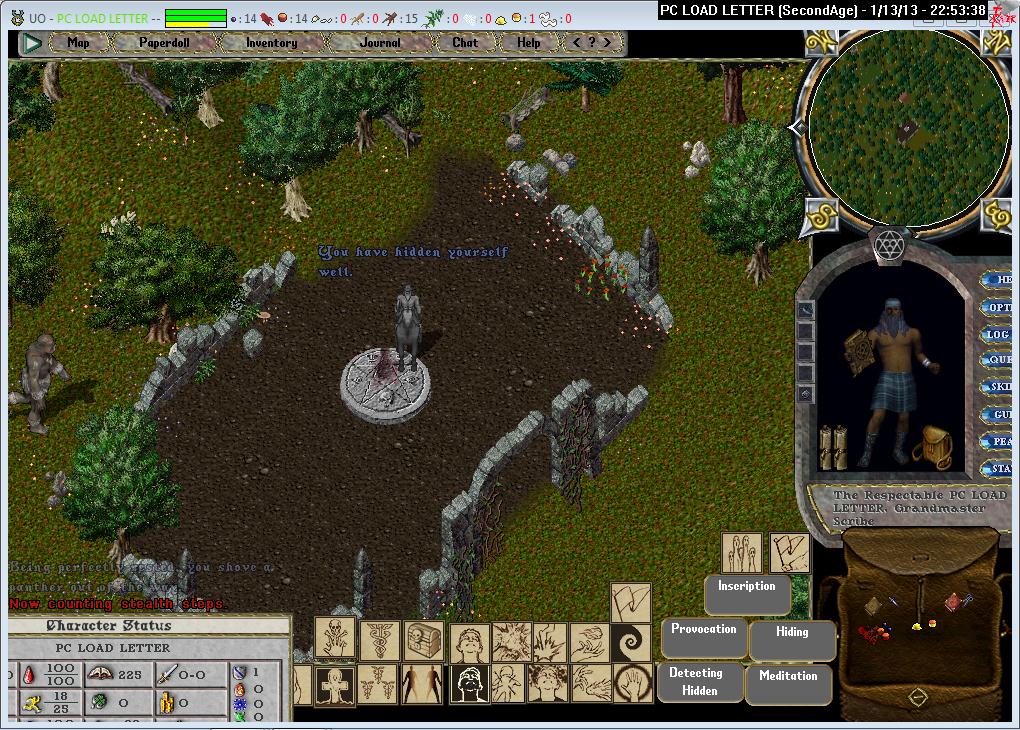Open the Map from the menu bar
Viewport: 1020px width, 730px height.
(x=78, y=43)
